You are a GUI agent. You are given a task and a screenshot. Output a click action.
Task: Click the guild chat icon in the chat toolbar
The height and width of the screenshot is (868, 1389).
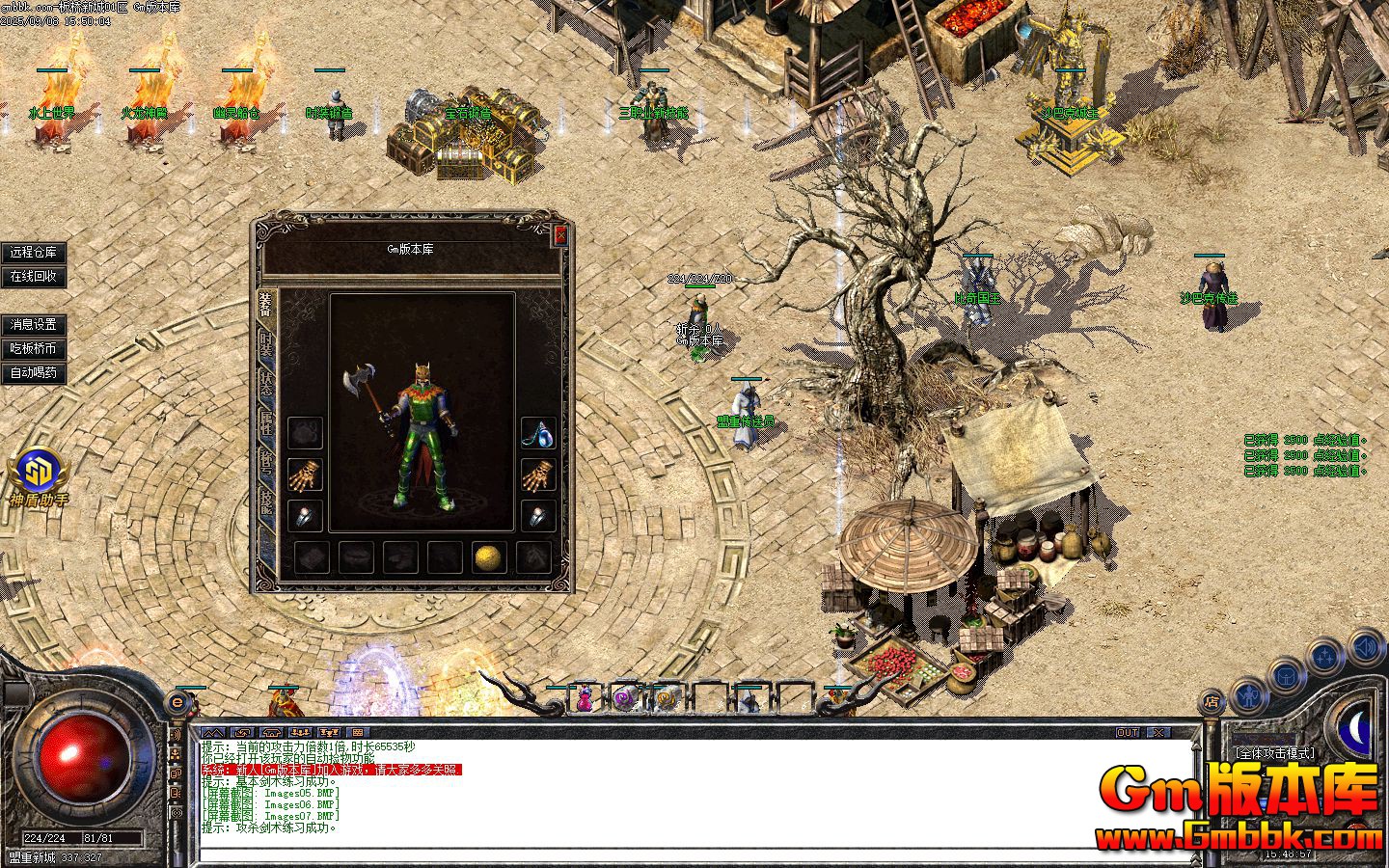click(x=328, y=732)
